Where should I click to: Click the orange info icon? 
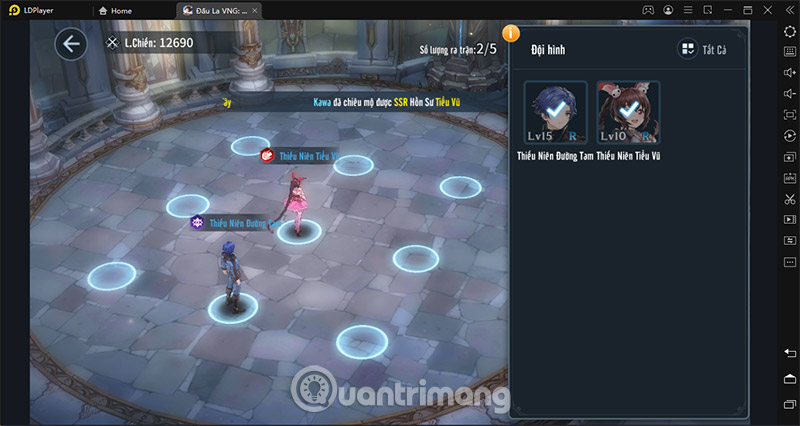point(511,33)
